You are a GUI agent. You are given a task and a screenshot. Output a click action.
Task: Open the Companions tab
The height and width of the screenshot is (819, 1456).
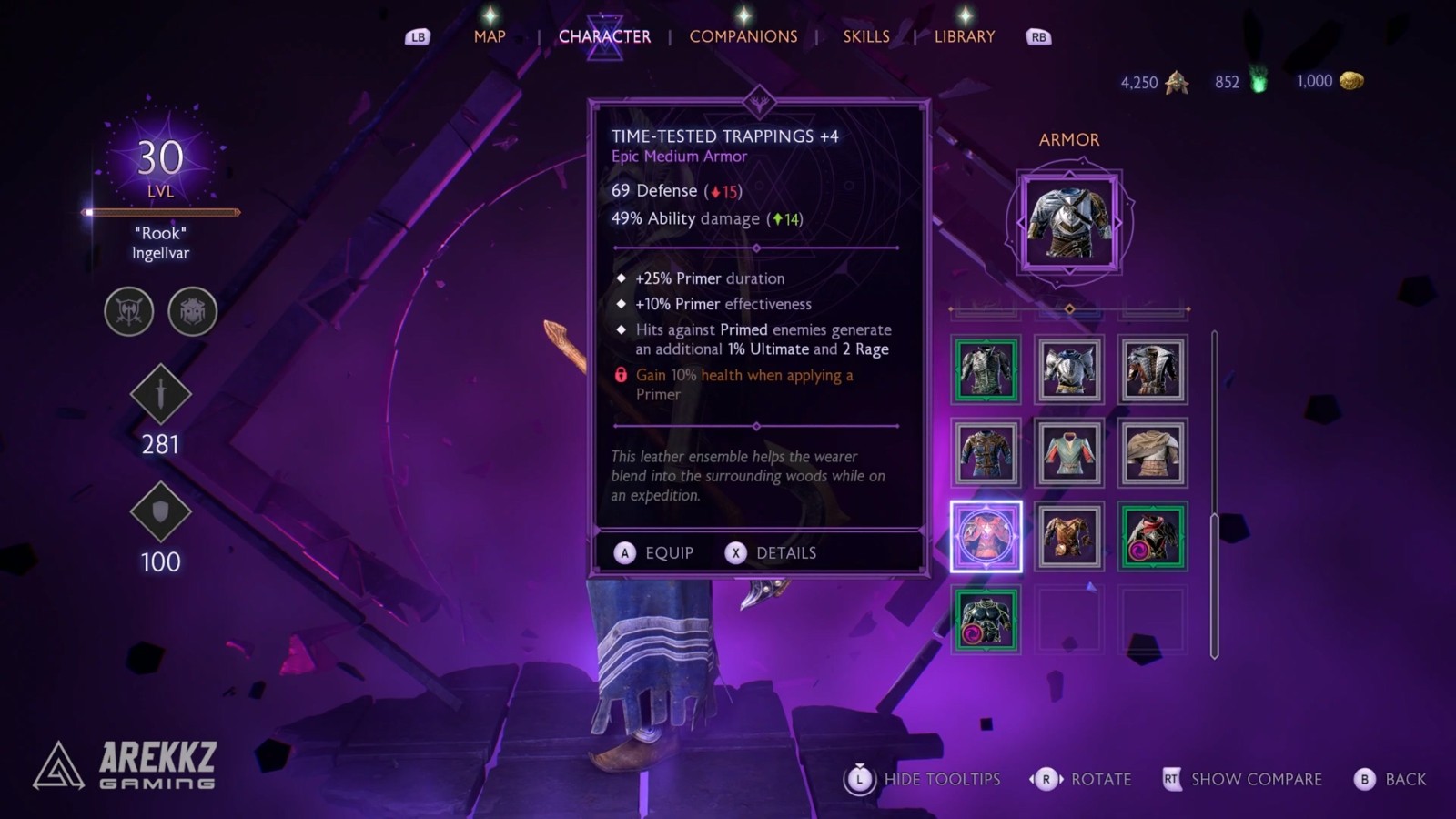pyautogui.click(x=743, y=36)
